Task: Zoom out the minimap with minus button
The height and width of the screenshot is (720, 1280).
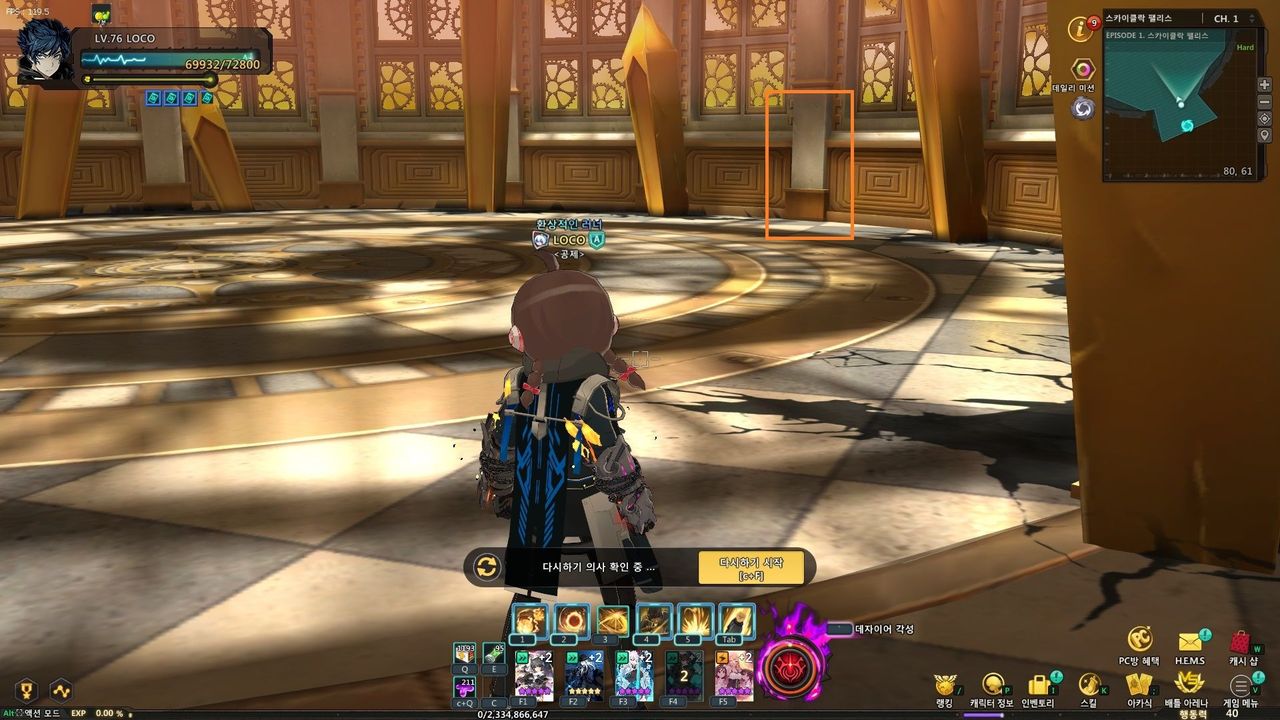Action: 1265,102
